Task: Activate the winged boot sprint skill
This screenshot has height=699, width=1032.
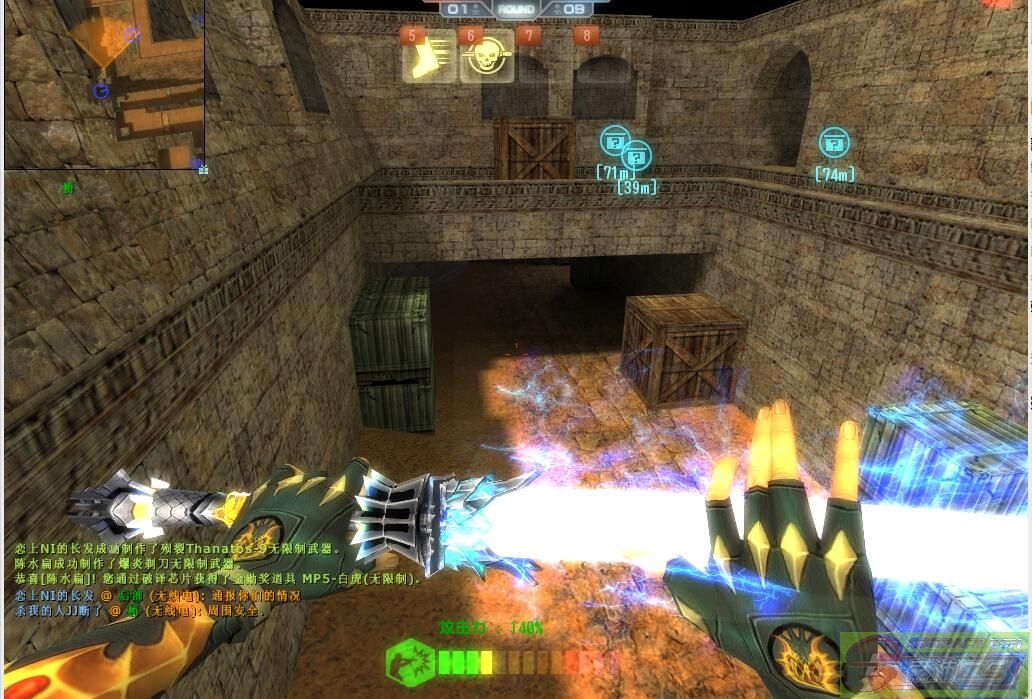Action: [x=430, y=57]
